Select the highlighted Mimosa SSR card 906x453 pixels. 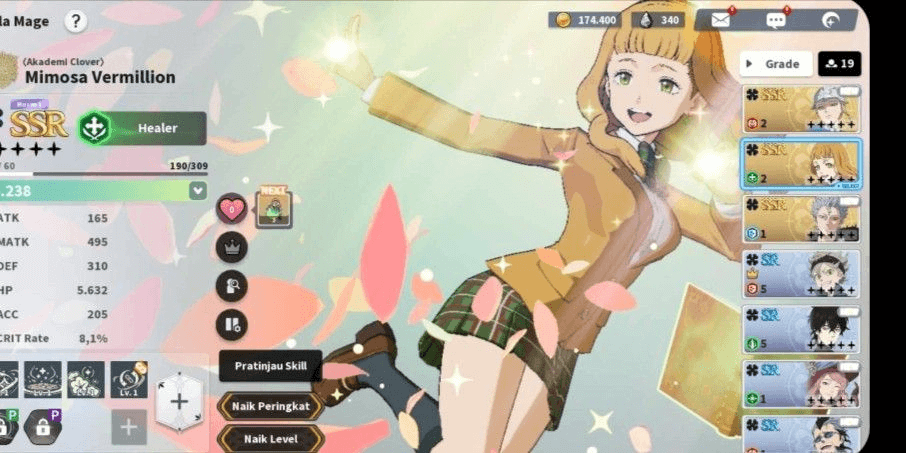pyautogui.click(x=801, y=164)
